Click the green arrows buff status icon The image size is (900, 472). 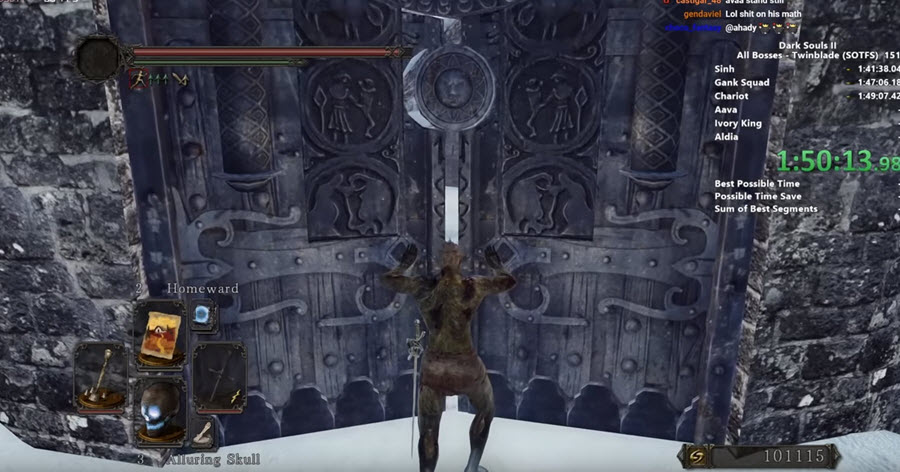pos(158,78)
